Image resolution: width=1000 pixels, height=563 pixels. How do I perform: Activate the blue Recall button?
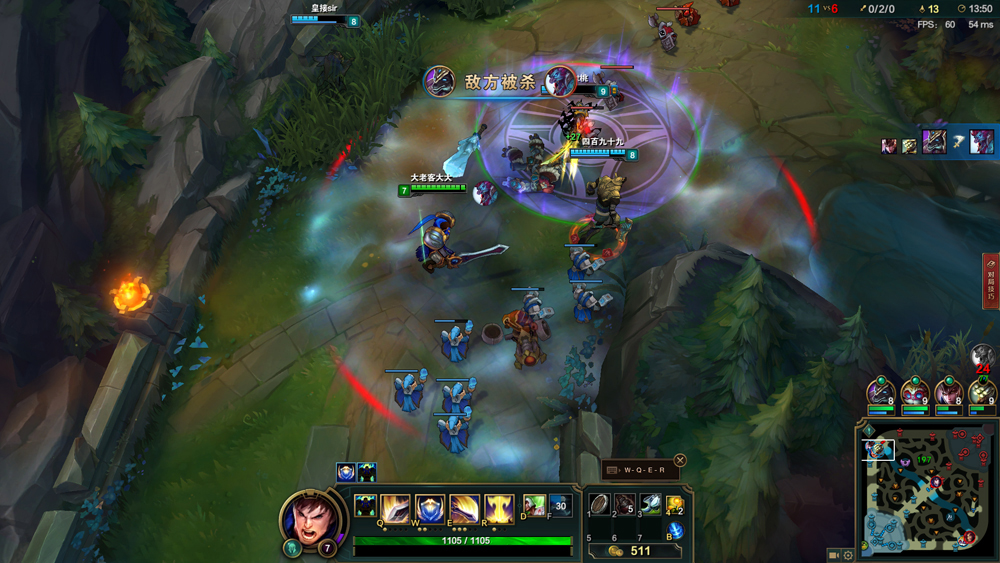[x=676, y=531]
